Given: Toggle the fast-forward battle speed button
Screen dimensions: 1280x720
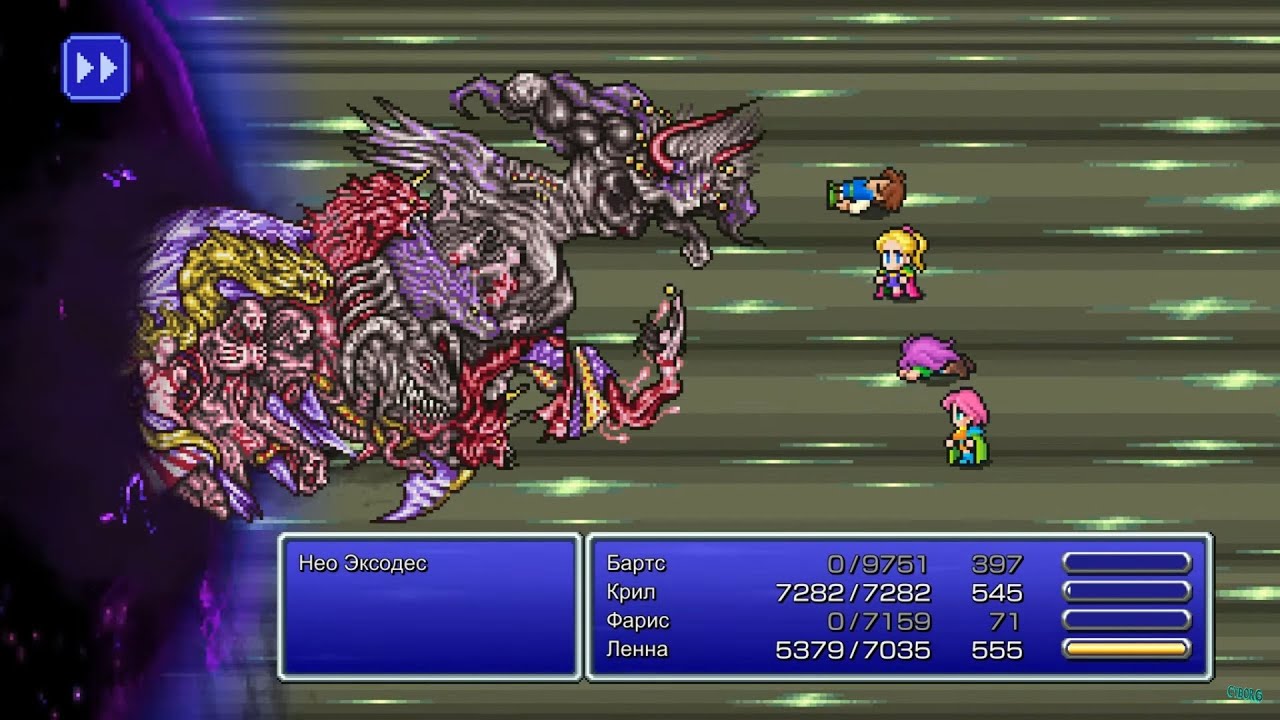Looking at the screenshot, I should coord(95,68).
